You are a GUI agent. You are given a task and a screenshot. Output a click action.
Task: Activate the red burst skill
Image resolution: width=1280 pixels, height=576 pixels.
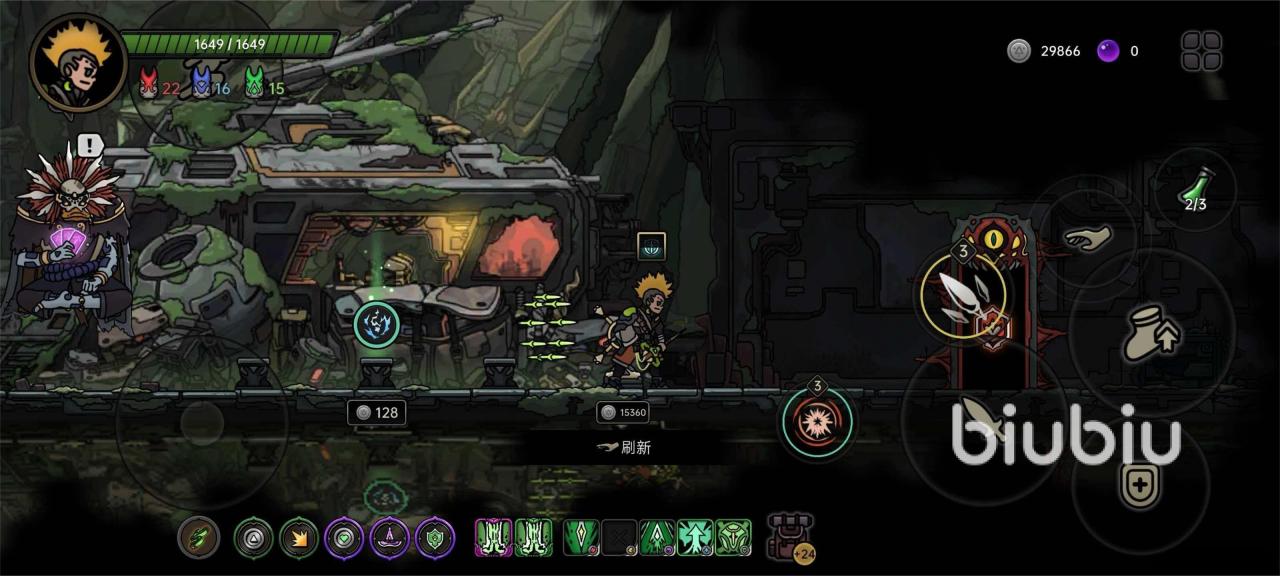818,420
